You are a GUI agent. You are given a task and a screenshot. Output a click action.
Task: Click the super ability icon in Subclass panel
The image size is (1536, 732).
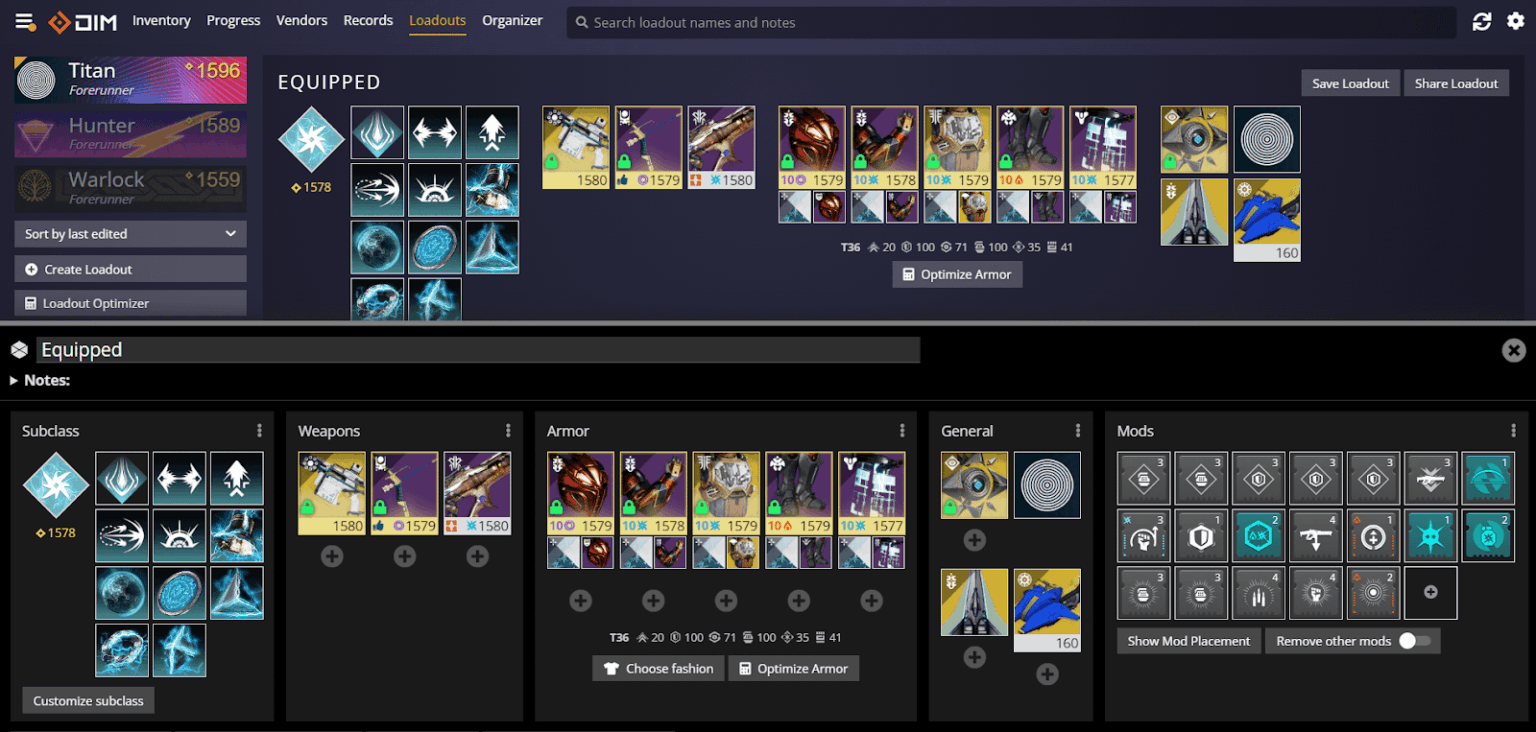(121, 478)
